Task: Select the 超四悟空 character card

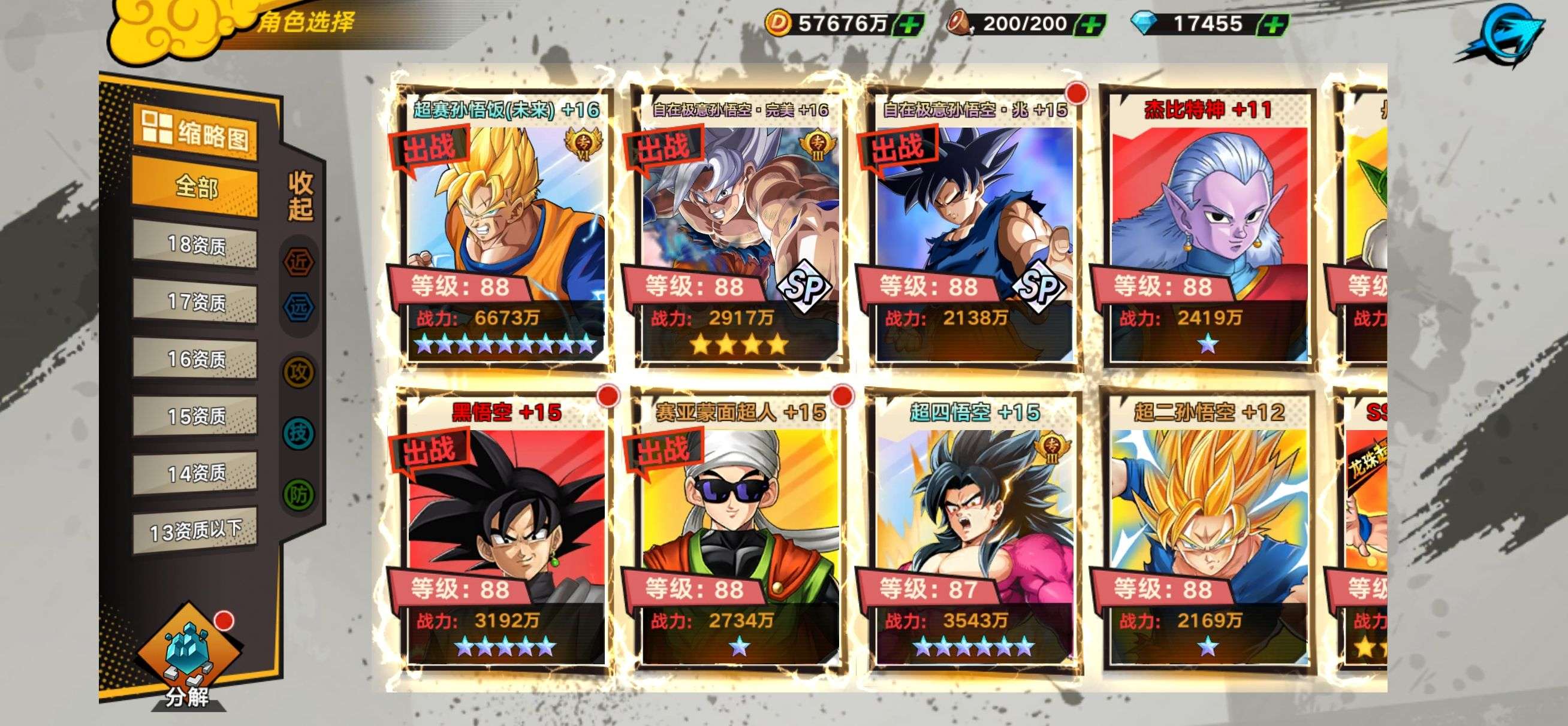Action: tap(973, 530)
